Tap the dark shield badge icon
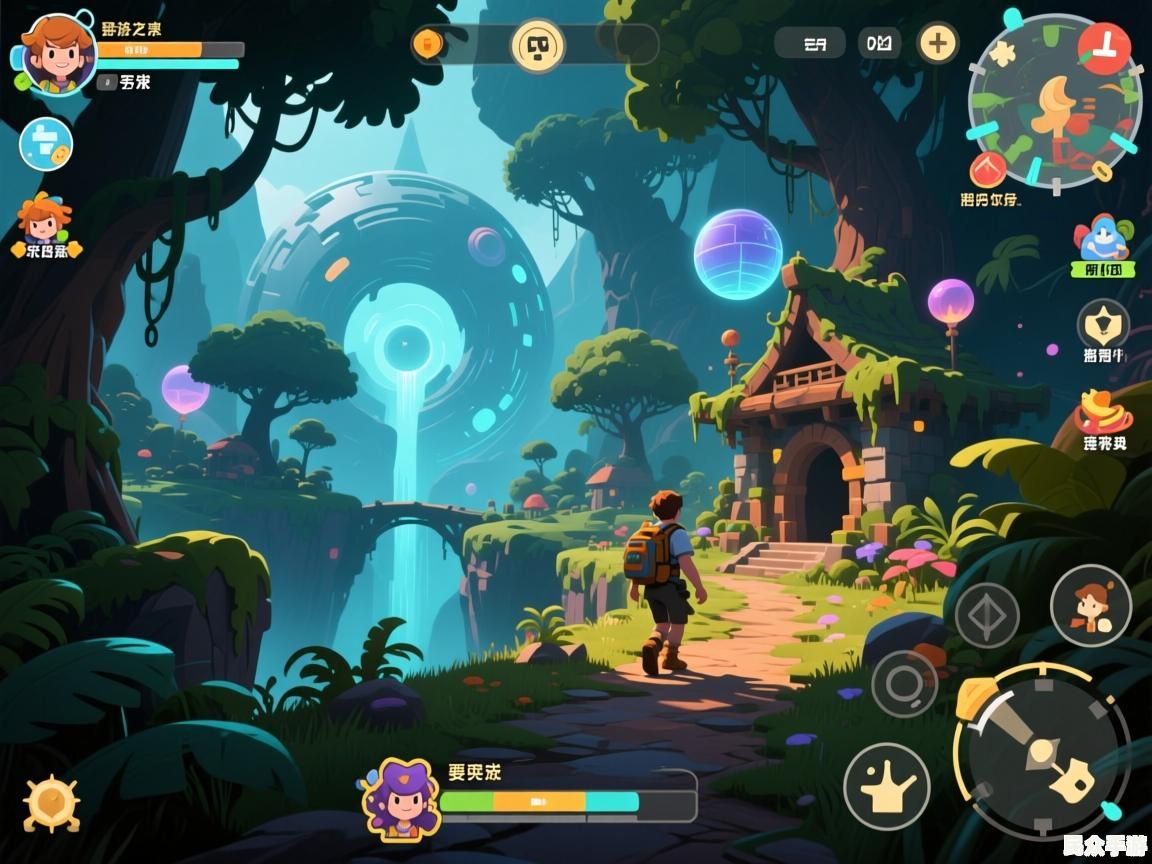Viewport: 1152px width, 864px height. click(1103, 324)
